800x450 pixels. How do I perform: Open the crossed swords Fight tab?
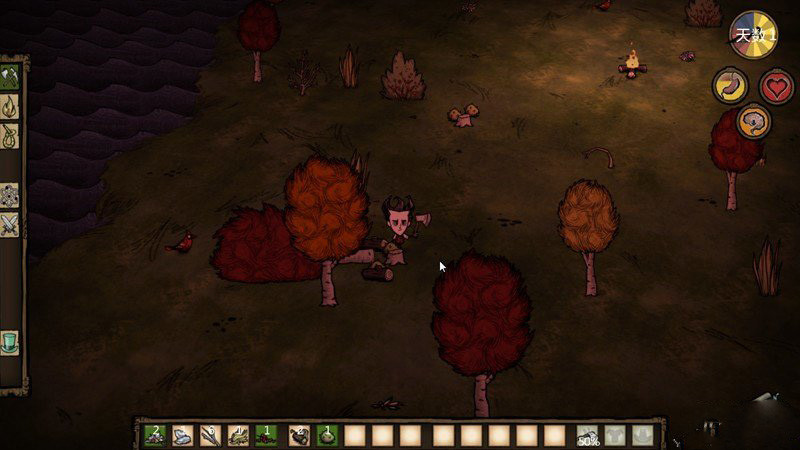[x=11, y=225]
